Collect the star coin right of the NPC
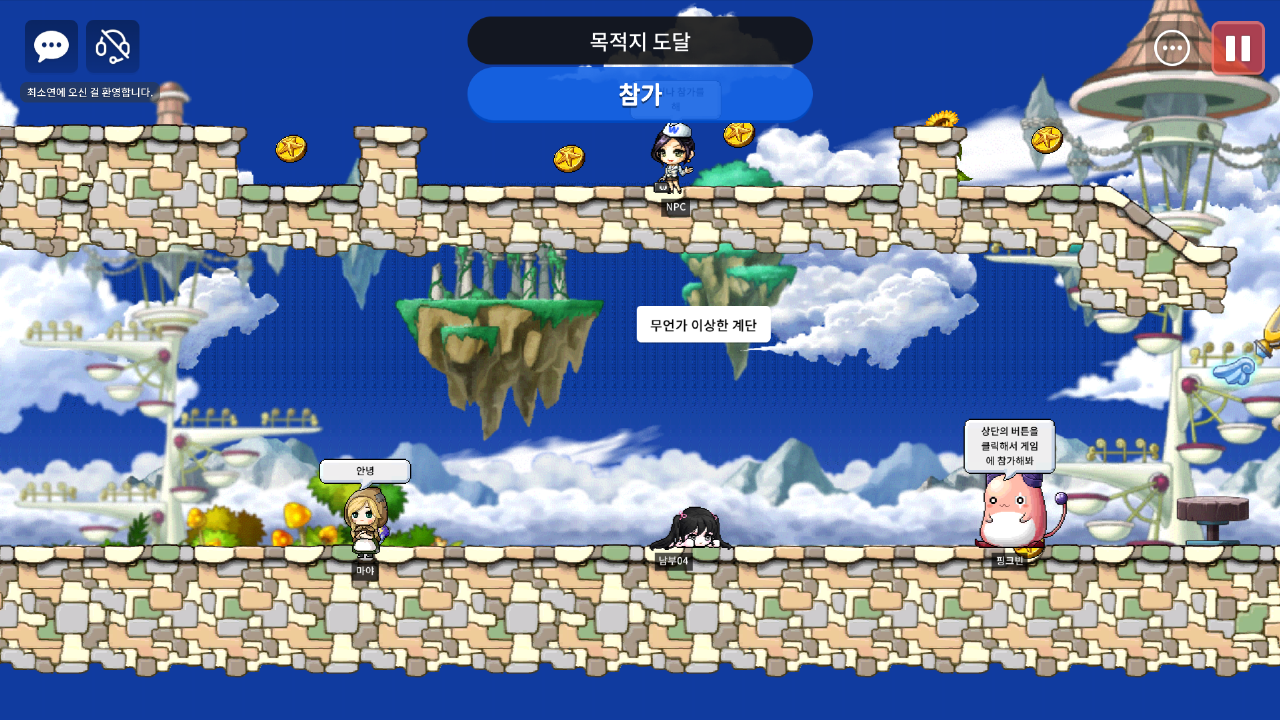This screenshot has height=720, width=1280. pos(740,136)
